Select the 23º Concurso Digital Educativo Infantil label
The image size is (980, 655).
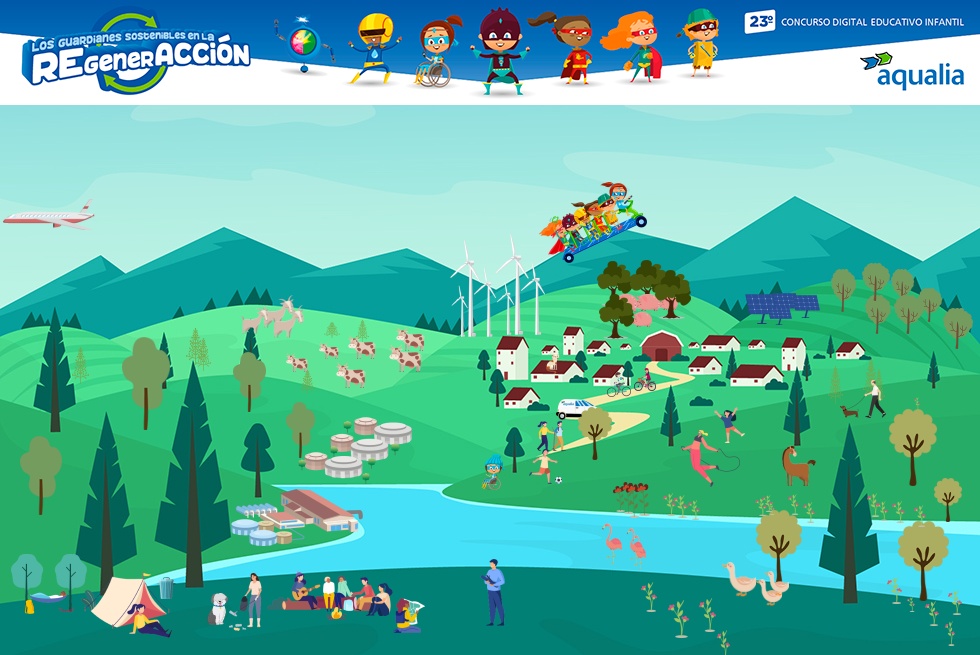[854, 21]
